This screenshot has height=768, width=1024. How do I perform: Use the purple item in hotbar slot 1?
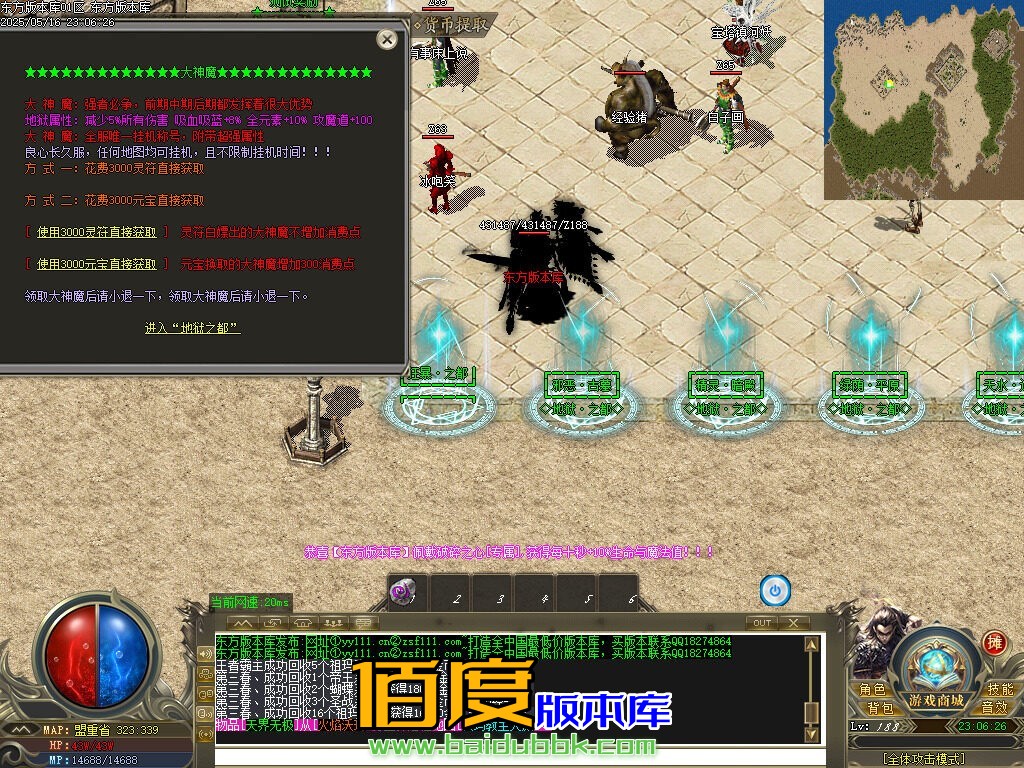click(405, 593)
